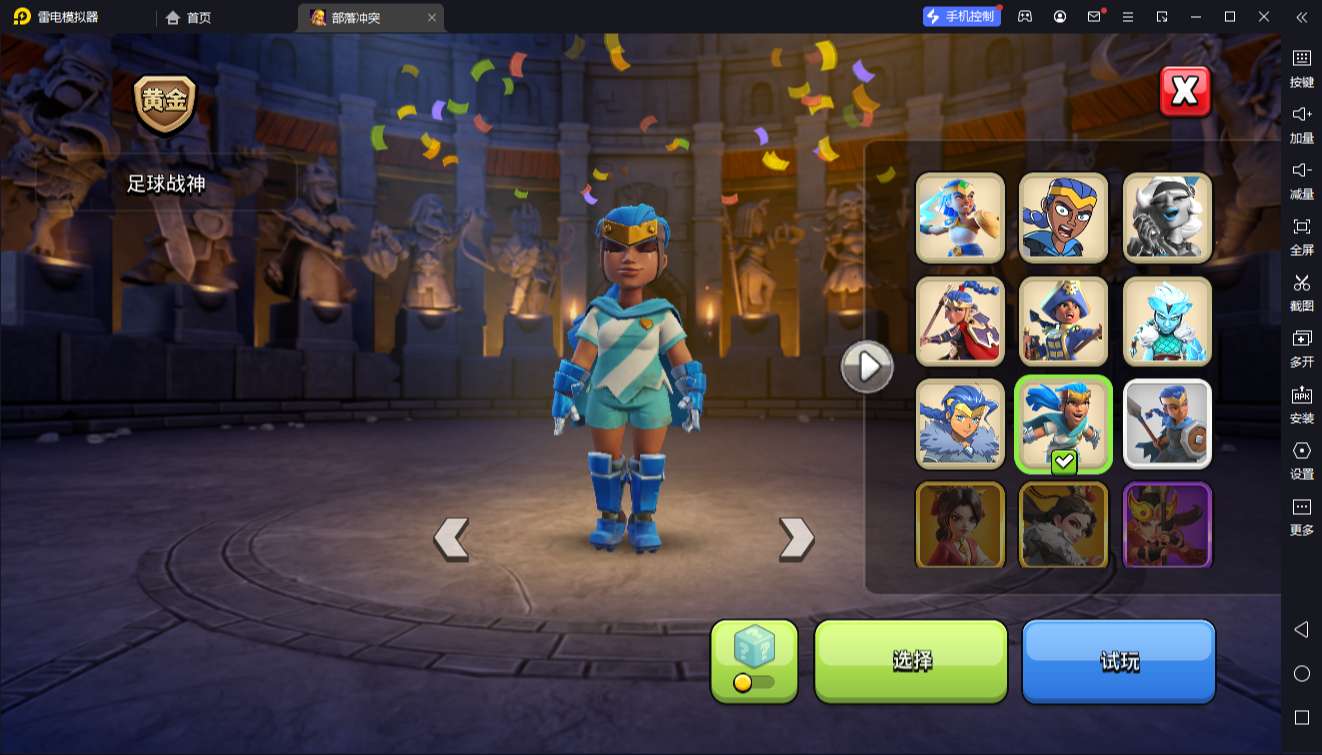The height and width of the screenshot is (755, 1322).
Task: Show the previous skin with the left arrow
Action: coord(451,539)
